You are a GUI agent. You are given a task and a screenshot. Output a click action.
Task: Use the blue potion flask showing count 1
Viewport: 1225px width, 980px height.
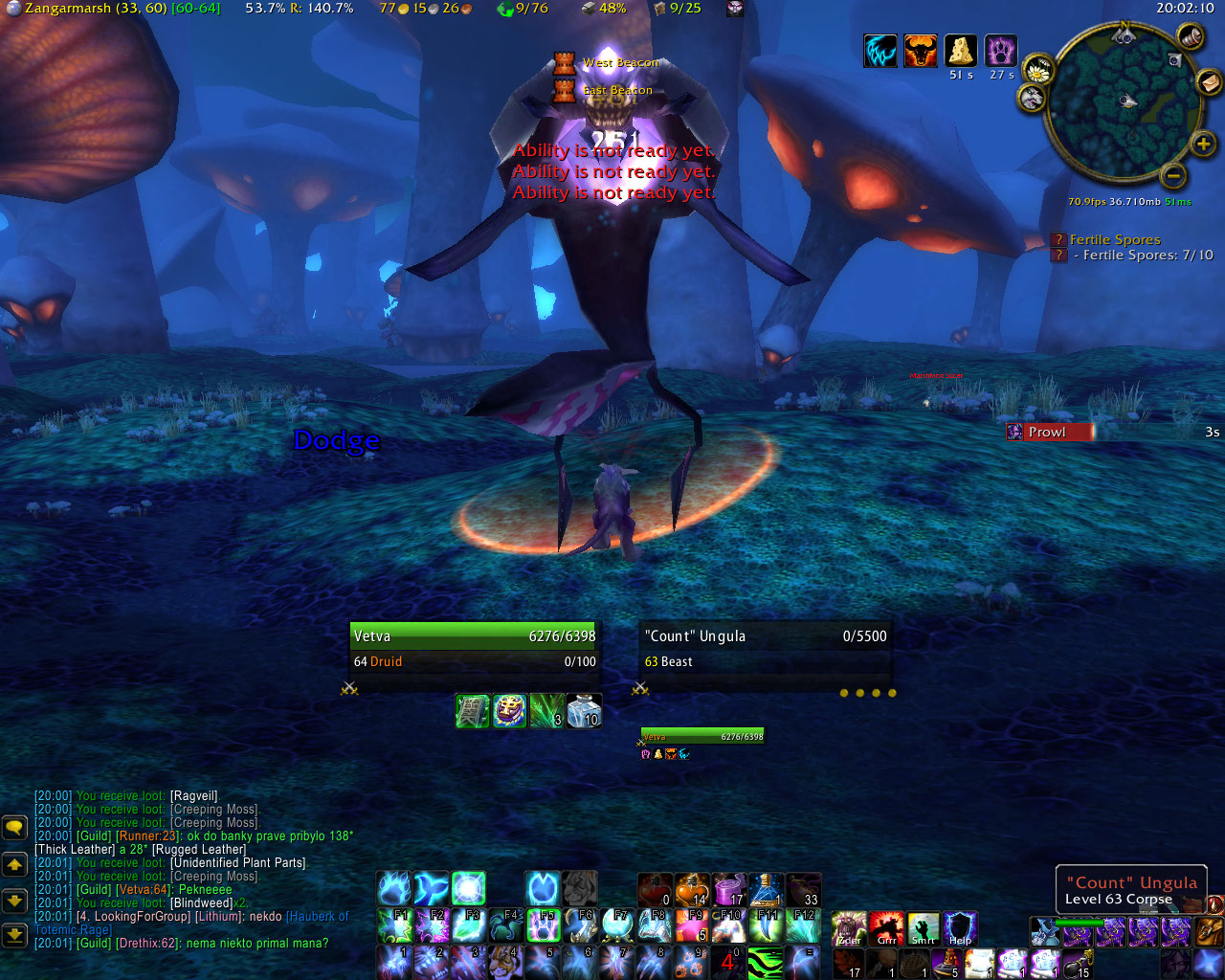pyautogui.click(x=767, y=890)
